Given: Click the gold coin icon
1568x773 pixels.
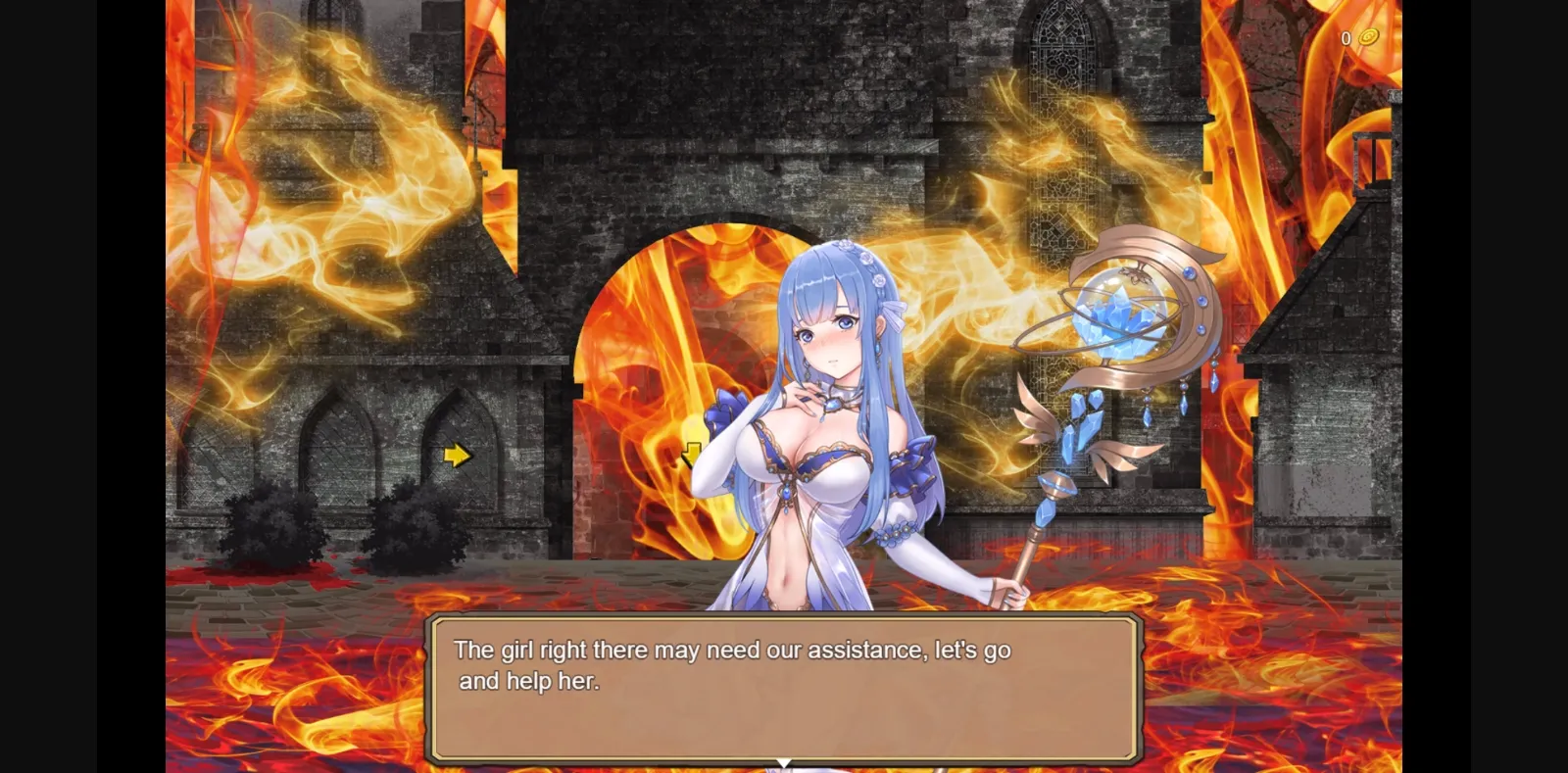Looking at the screenshot, I should click(x=1367, y=39).
